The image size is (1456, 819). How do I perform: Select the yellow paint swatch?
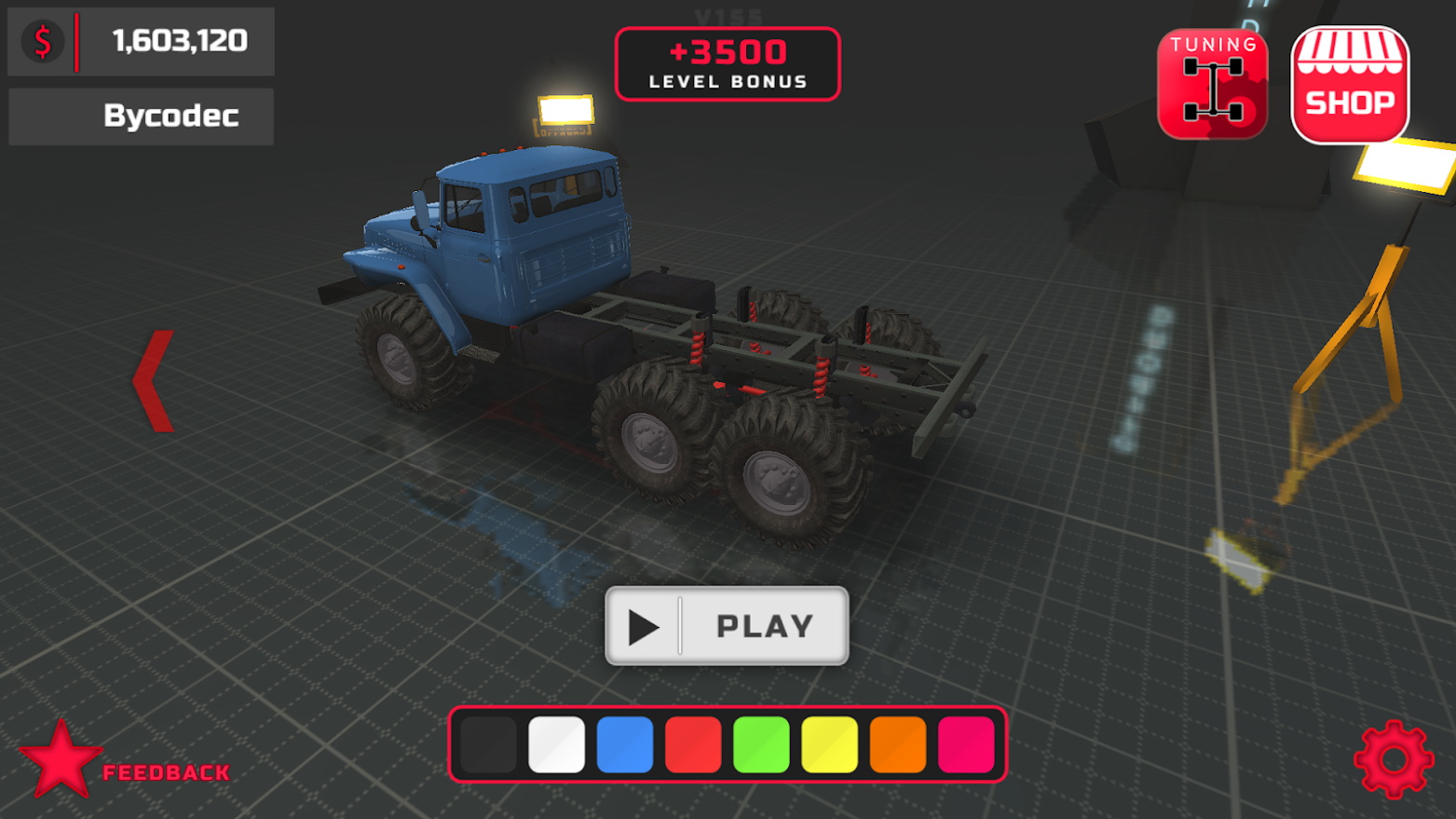831,743
